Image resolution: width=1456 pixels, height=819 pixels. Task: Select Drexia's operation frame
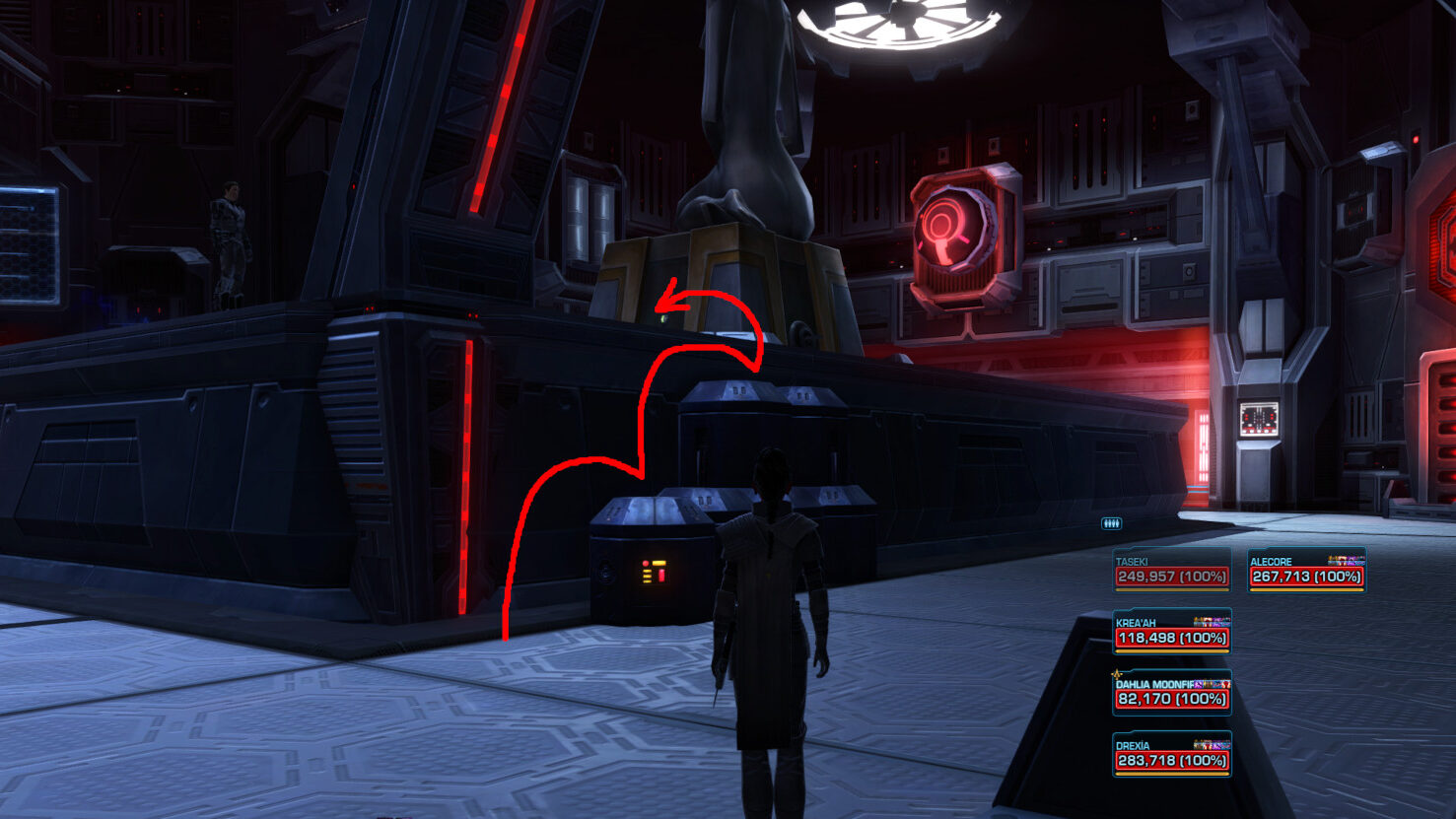(x=1171, y=755)
